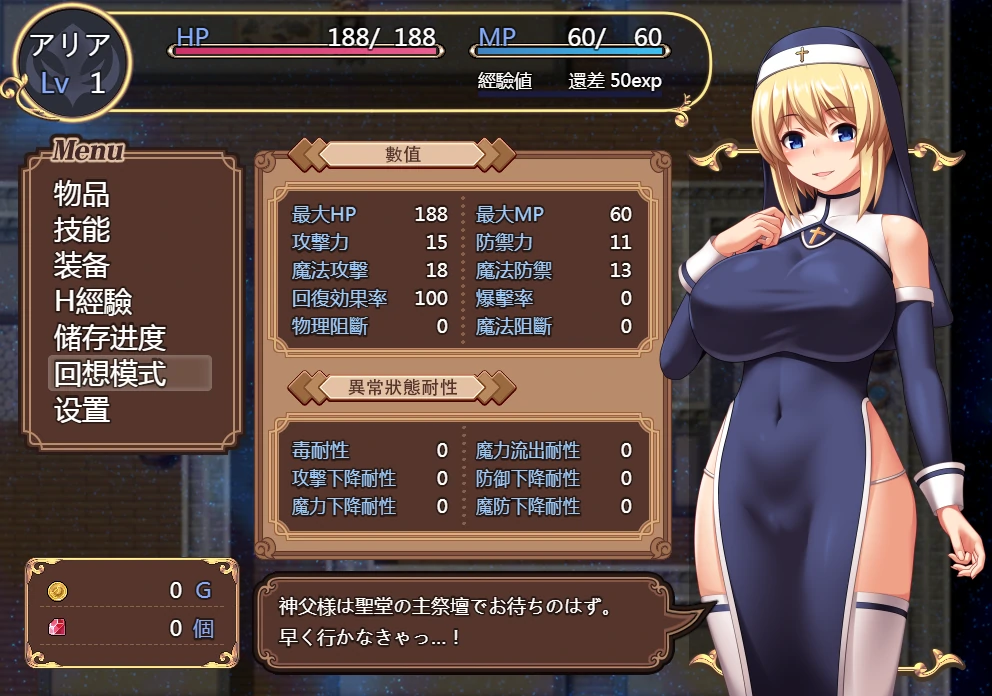
Task: Open 储存进度 to save the game
Action: click(109, 338)
